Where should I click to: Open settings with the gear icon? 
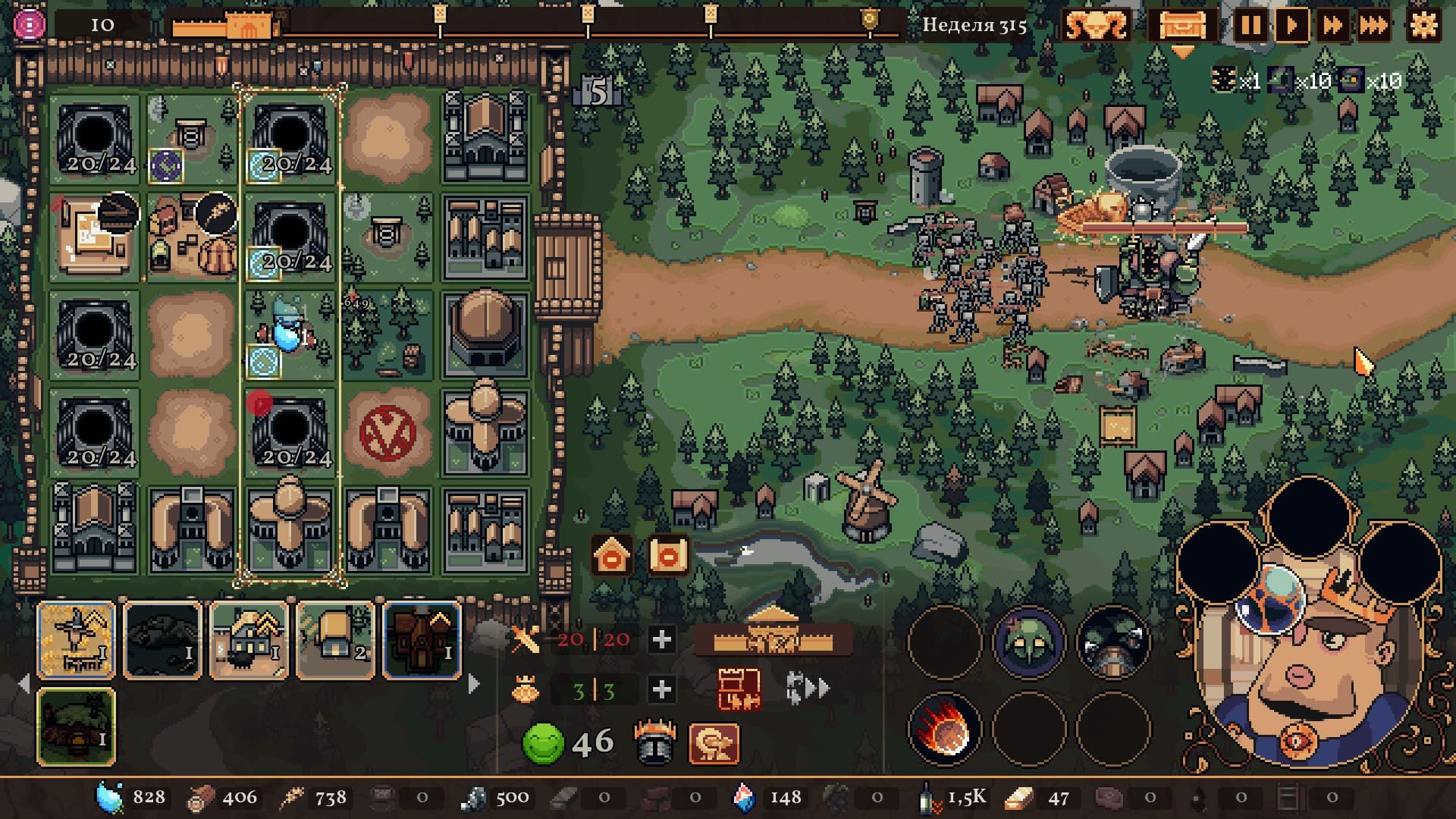[x=1423, y=26]
